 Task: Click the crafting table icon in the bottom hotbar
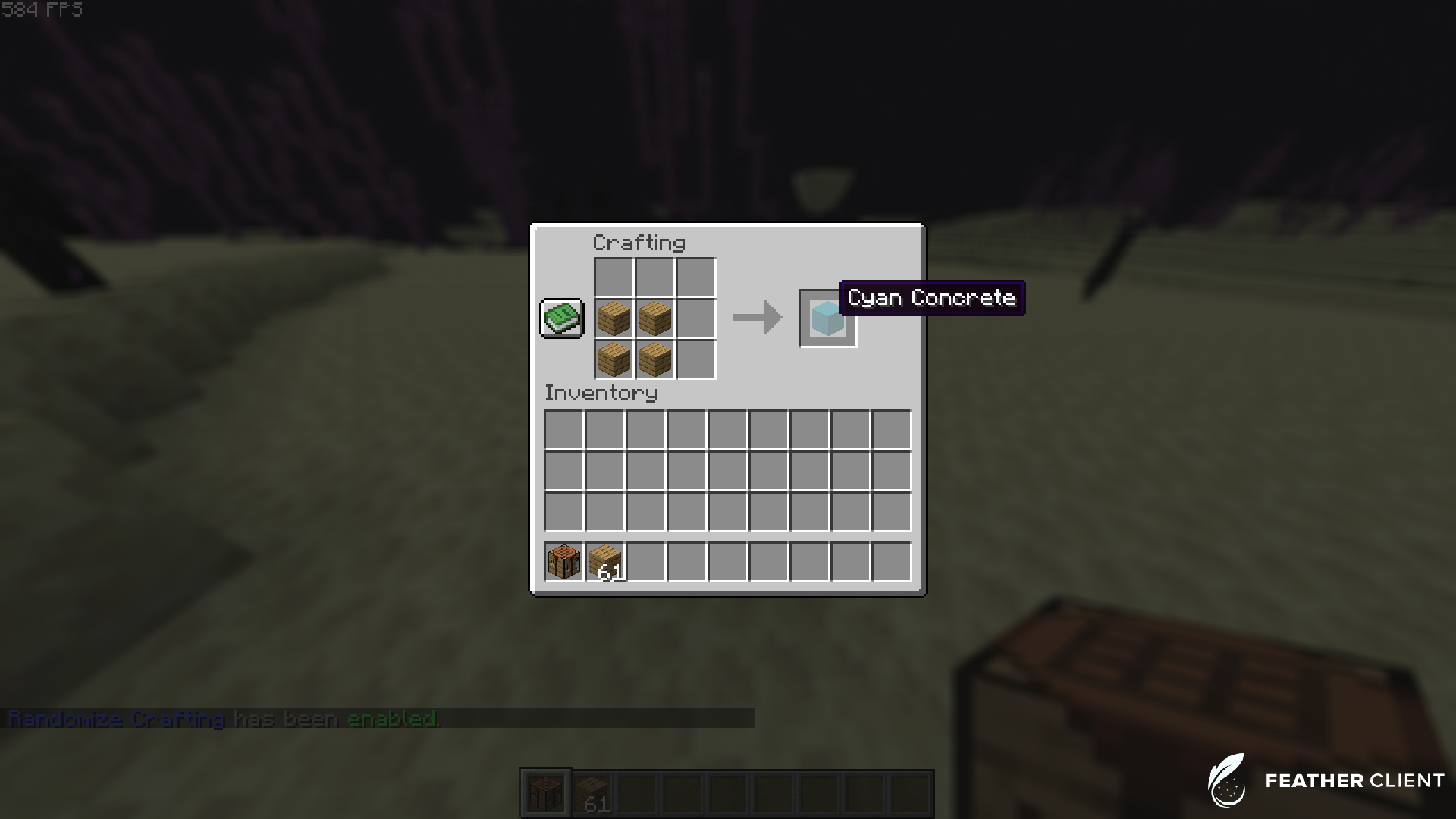(544, 791)
